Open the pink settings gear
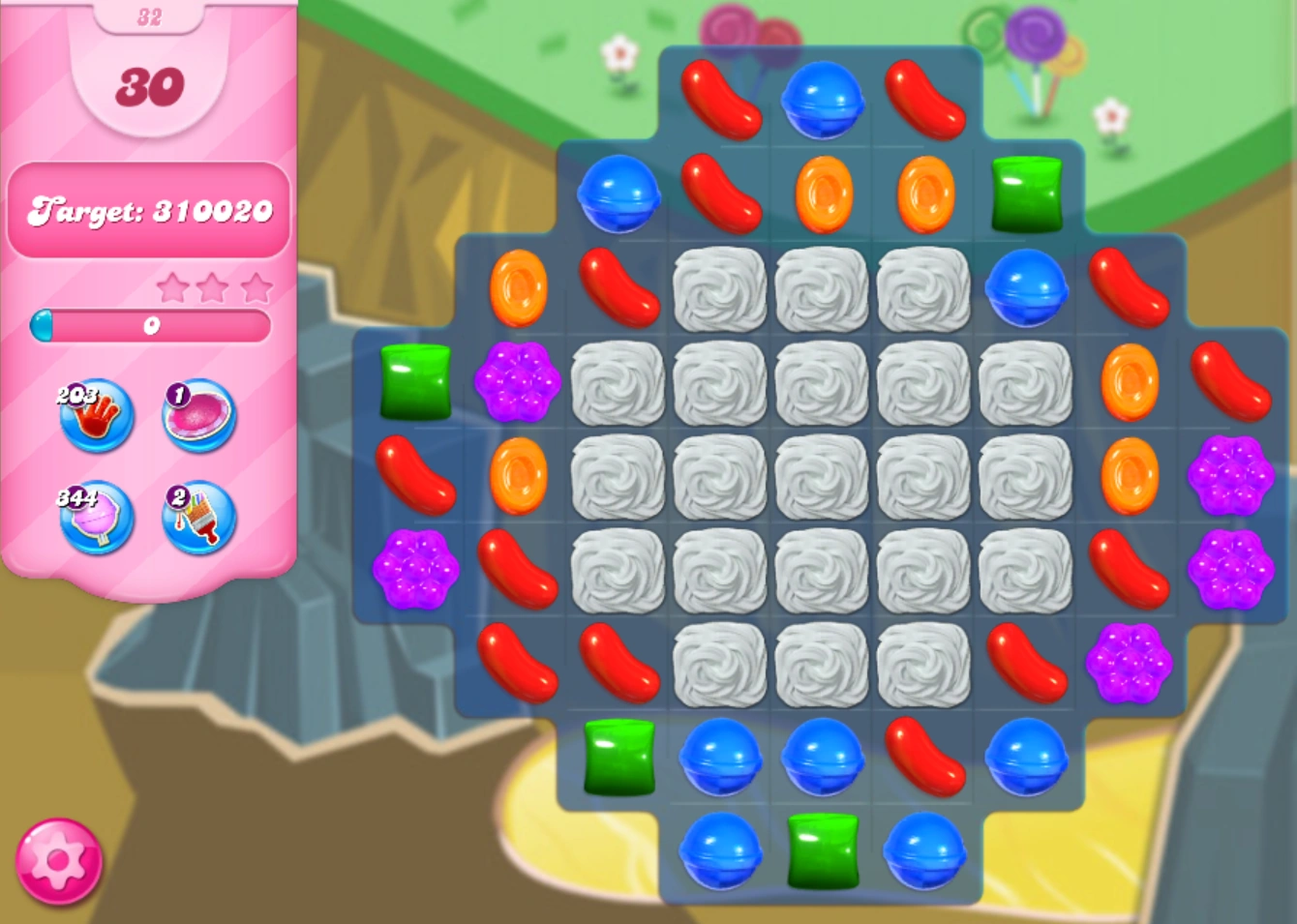 pyautogui.click(x=60, y=859)
